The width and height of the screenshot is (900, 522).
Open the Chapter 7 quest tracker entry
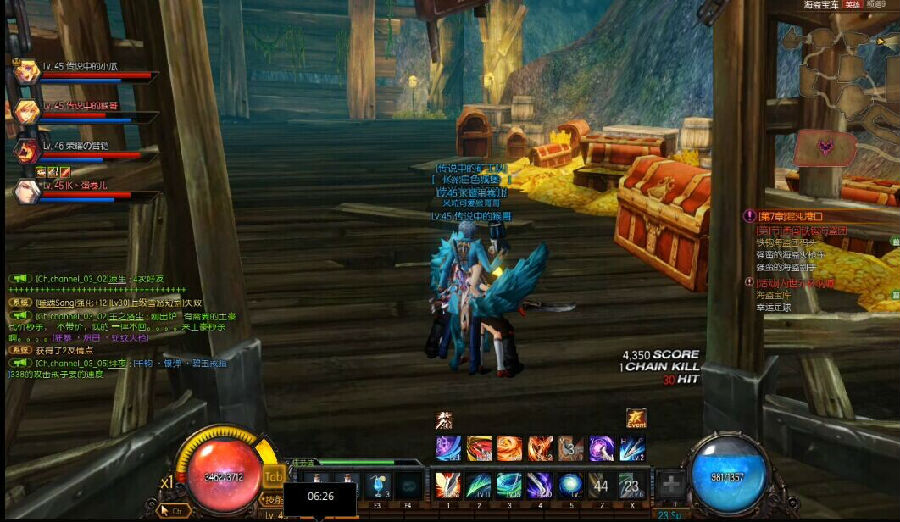coord(790,215)
